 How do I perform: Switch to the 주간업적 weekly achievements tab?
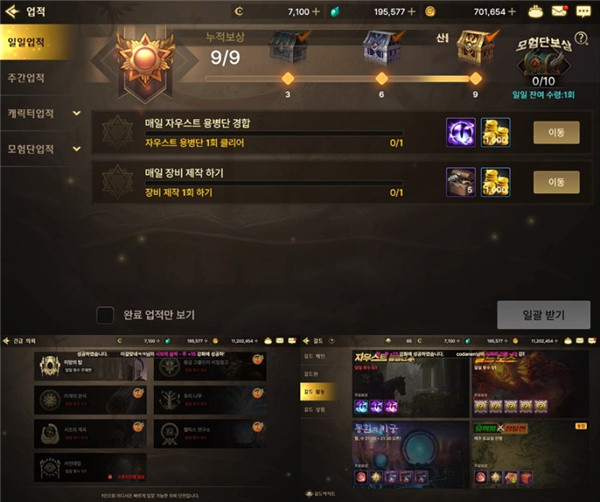tap(32, 77)
